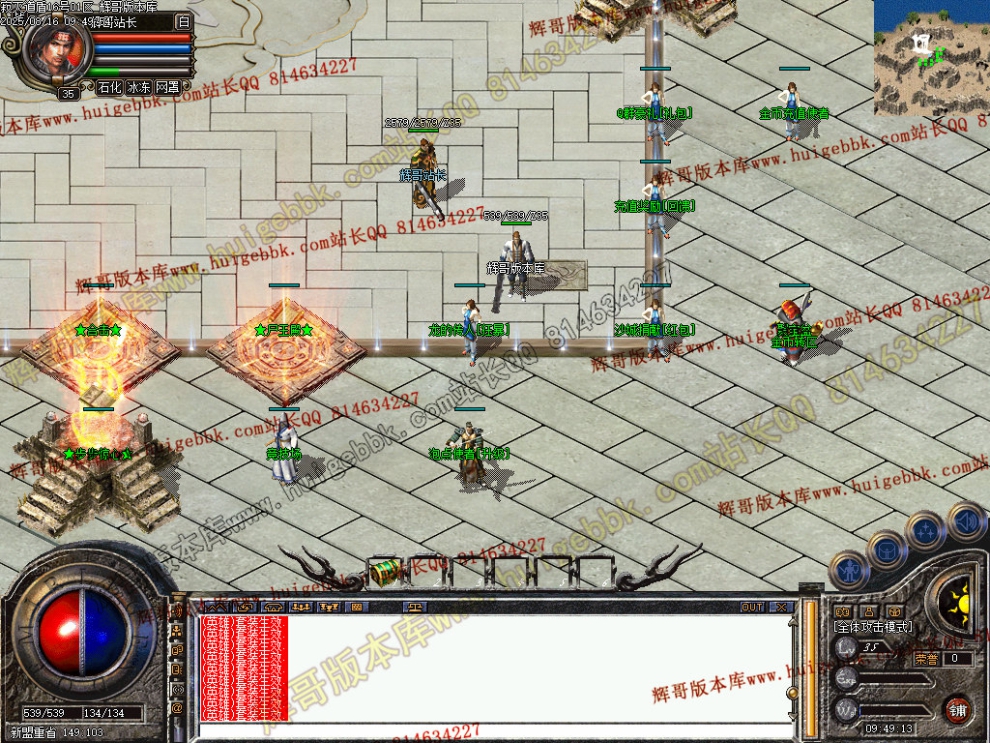990x743 pixels.
Task: Toggle the 日 button beside the player name
Action: [183, 21]
